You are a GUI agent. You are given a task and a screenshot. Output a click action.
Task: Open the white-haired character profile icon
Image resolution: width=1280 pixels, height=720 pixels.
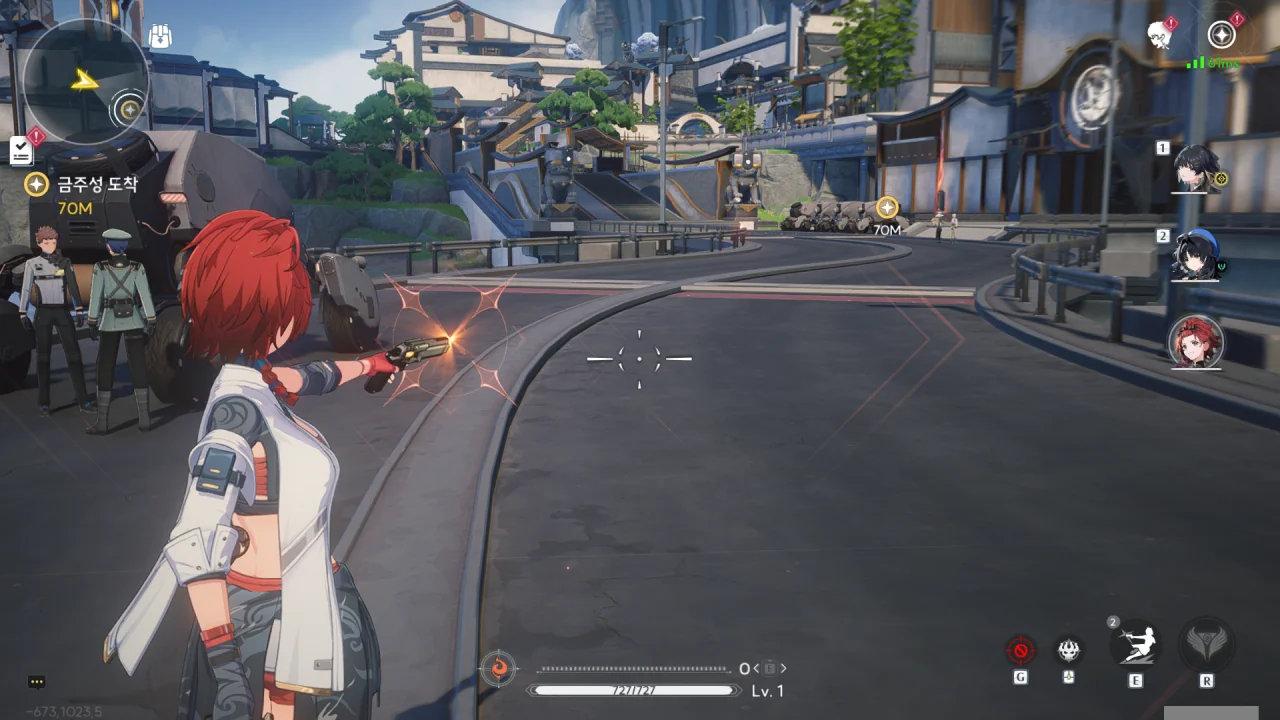[1160, 35]
